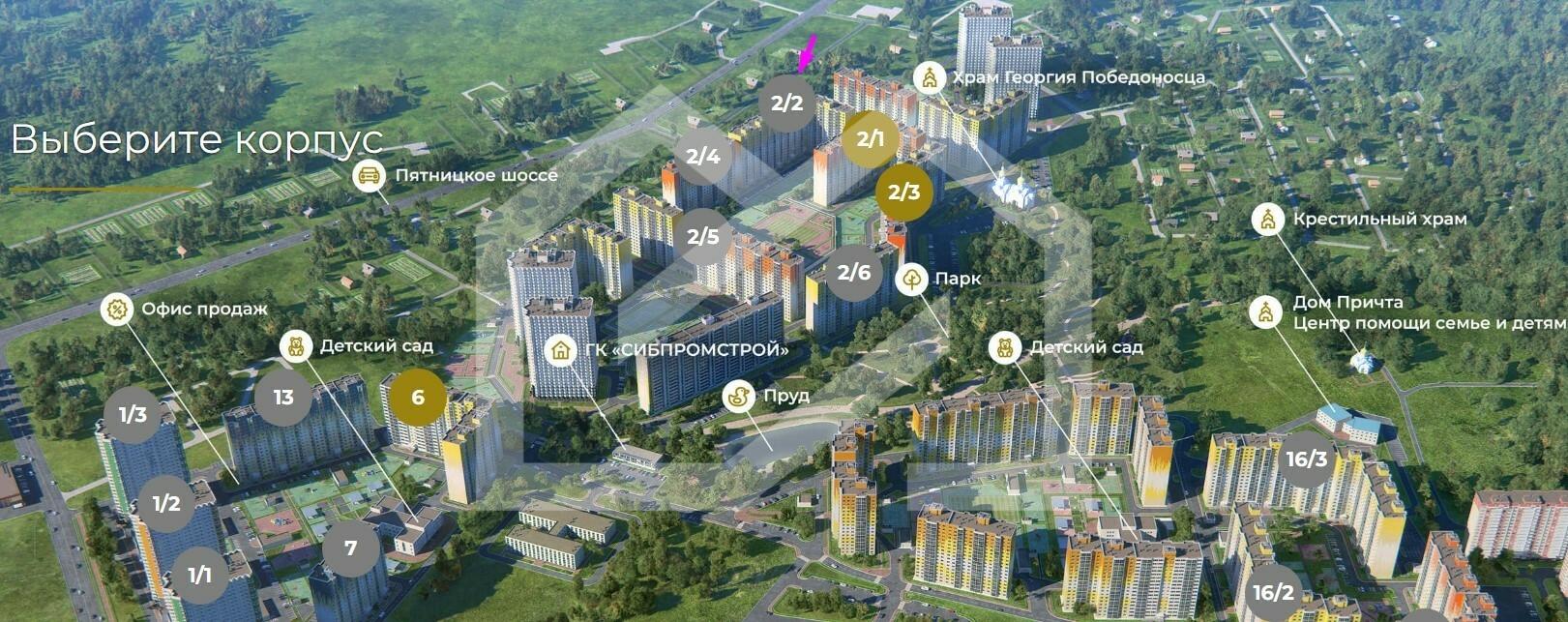Open the ГК «СИБПРОМСТРОЙ» house icon
1568x622 pixels.
[561, 349]
